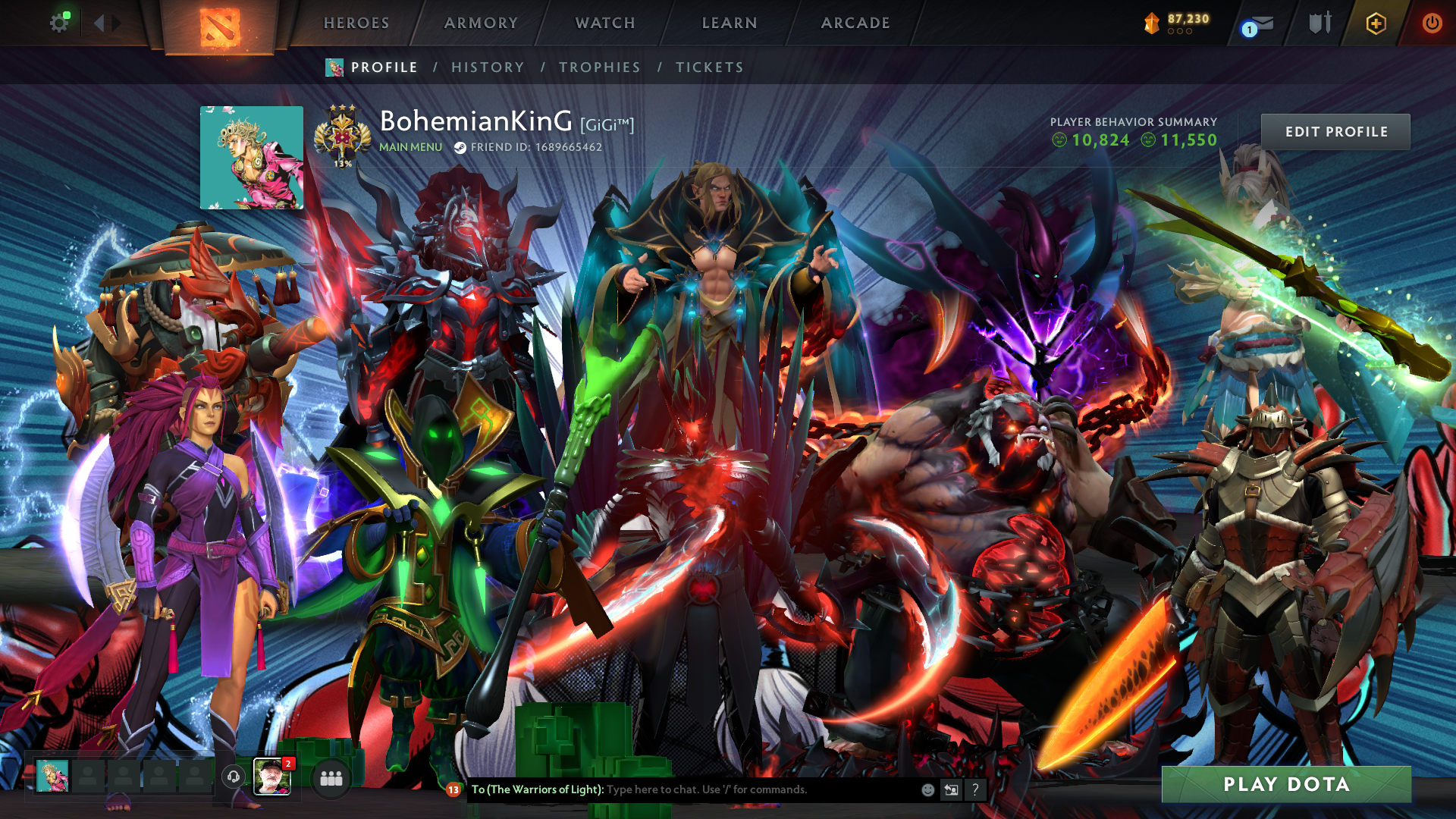Go to the Armory section
The width and height of the screenshot is (1456, 819).
(x=481, y=23)
